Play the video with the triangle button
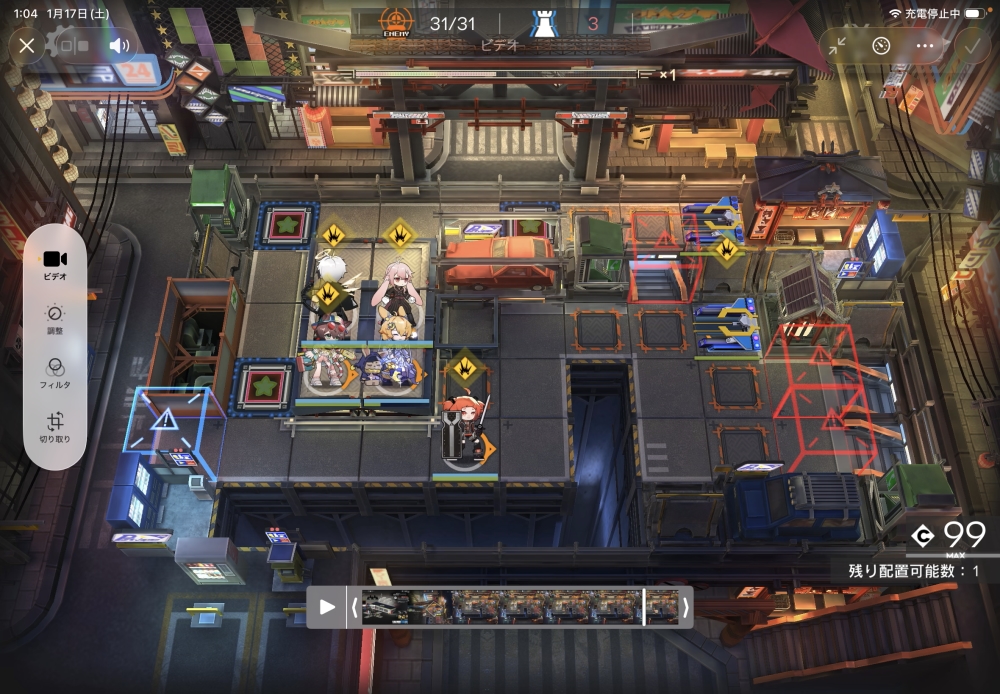This screenshot has width=1000, height=694. (327, 607)
